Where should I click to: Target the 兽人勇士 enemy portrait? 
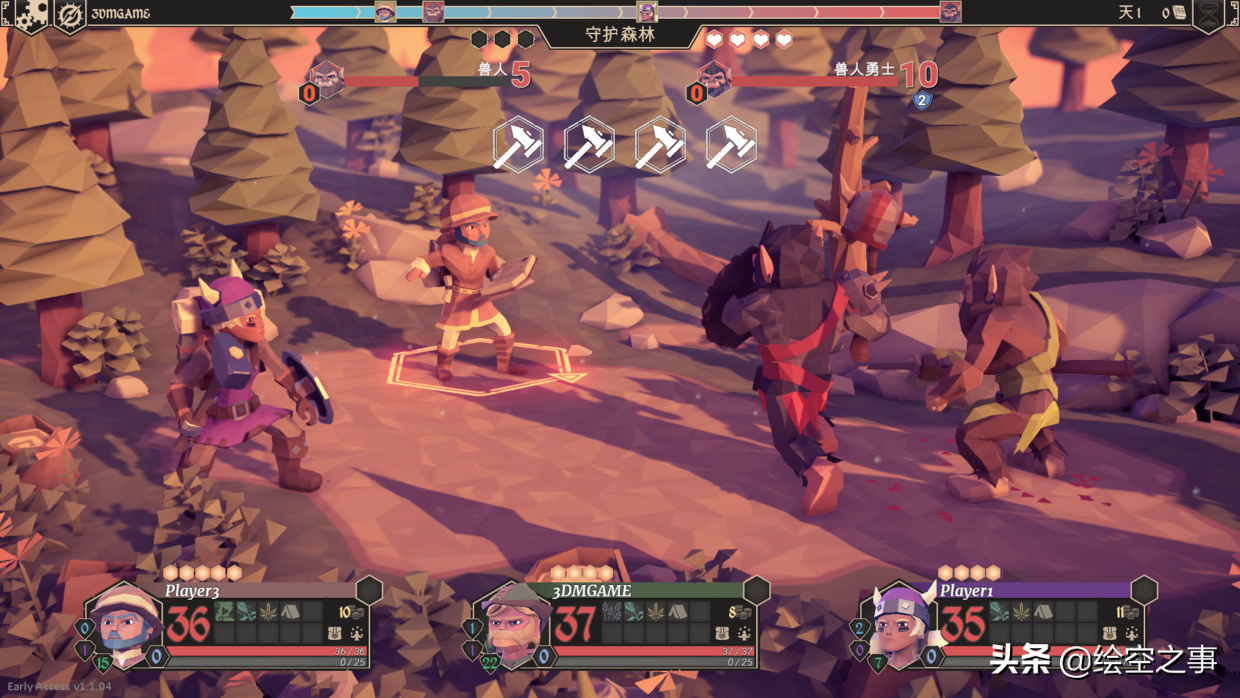point(714,77)
